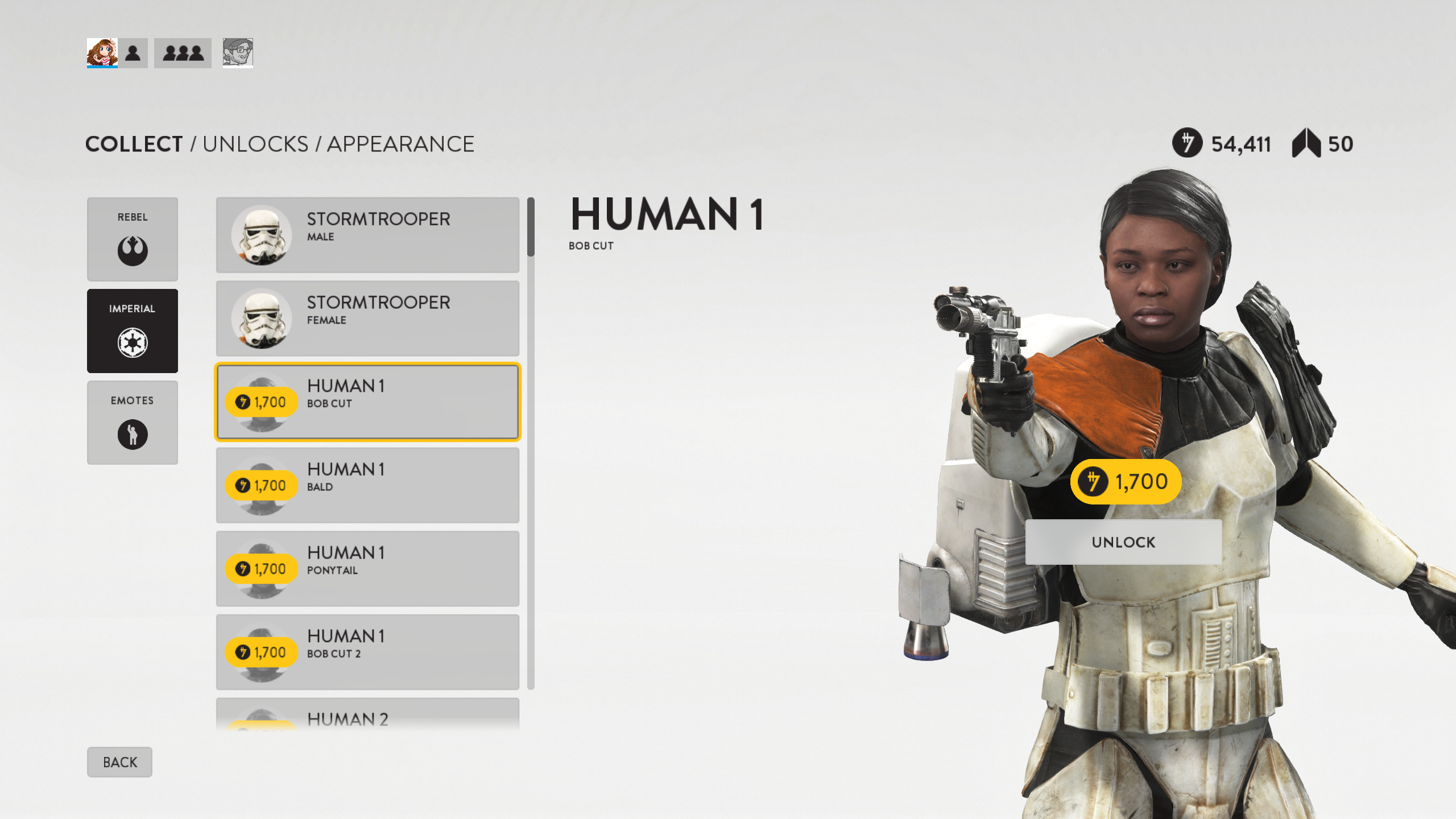Choose the Stormtrooper Female appearance
This screenshot has height=819, width=1456.
tap(367, 318)
